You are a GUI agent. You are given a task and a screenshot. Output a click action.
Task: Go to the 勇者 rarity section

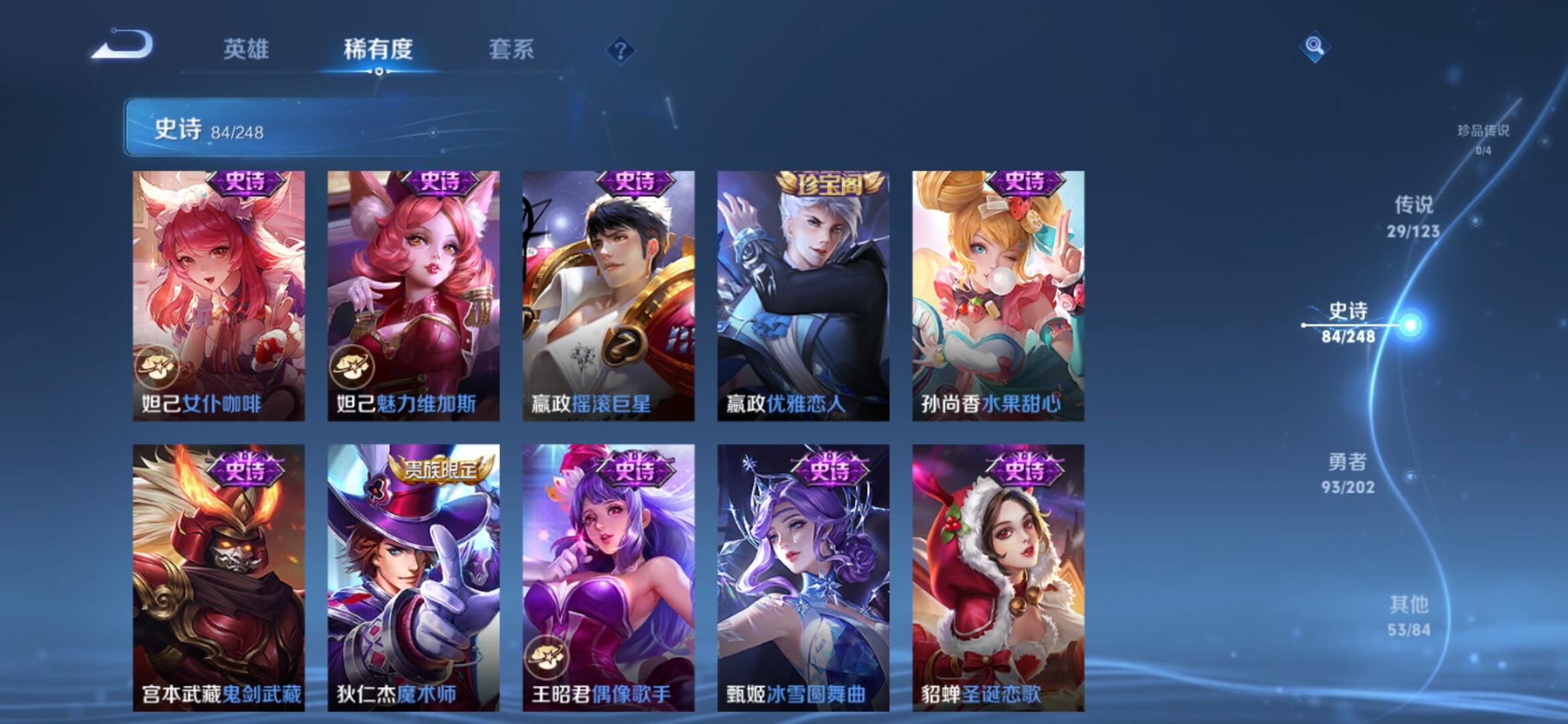coord(1348,473)
